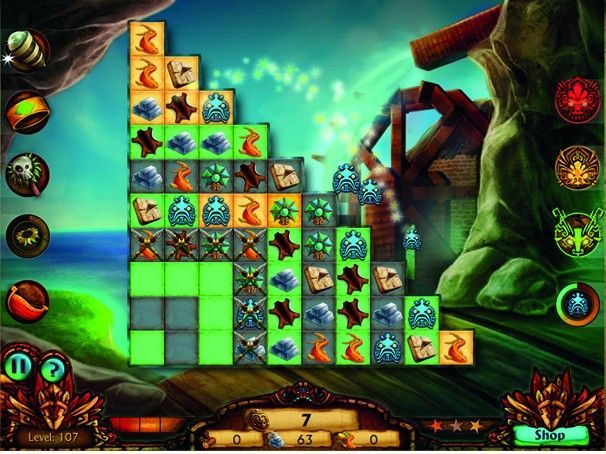The image size is (606, 454).
Task: Pick the orange flame tile in the bottom-right corner
Action: tap(455, 346)
